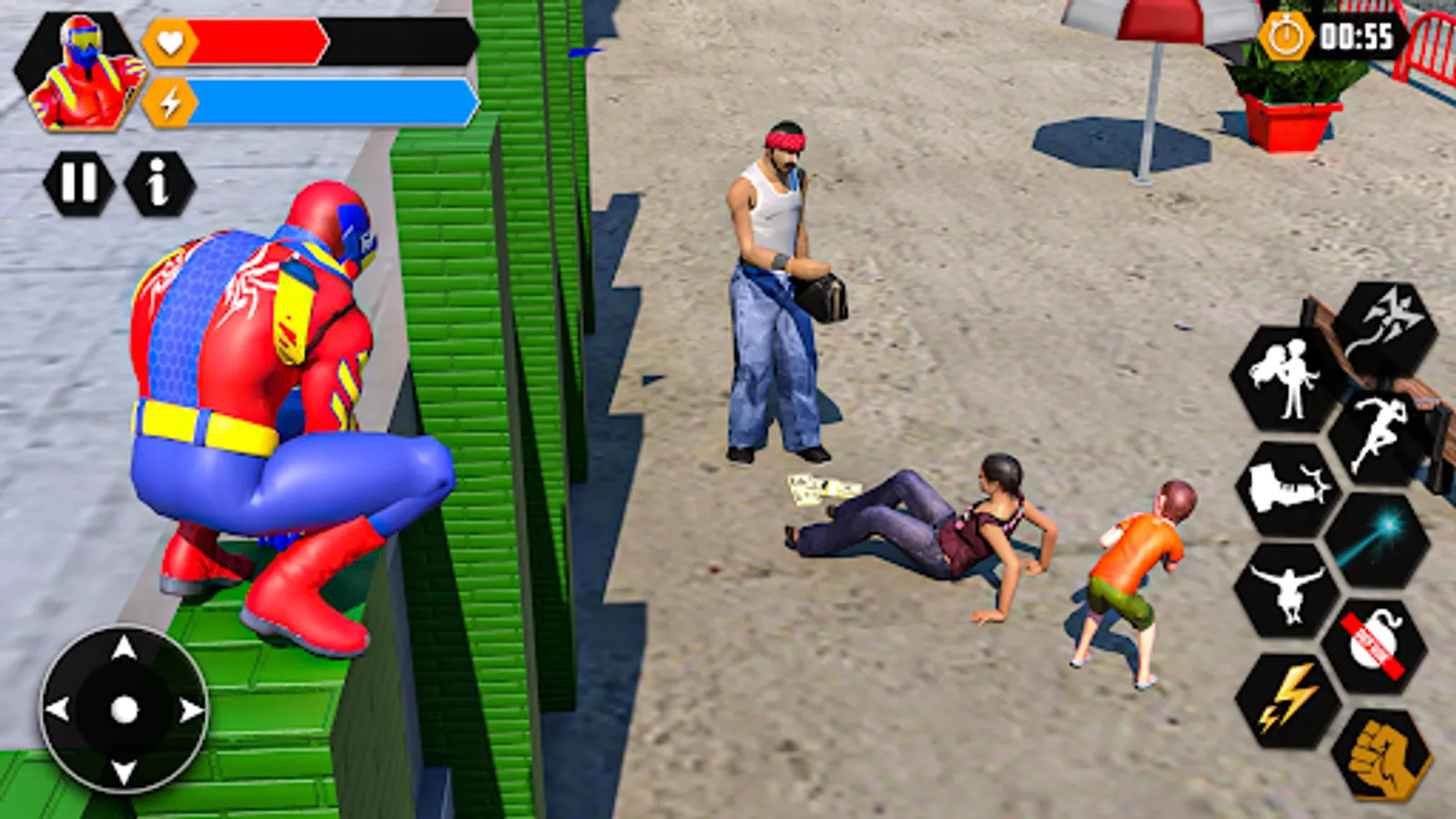This screenshot has width=1456, height=819.
Task: Pause the game with the hexagonal pause button
Action: pyautogui.click(x=77, y=179)
